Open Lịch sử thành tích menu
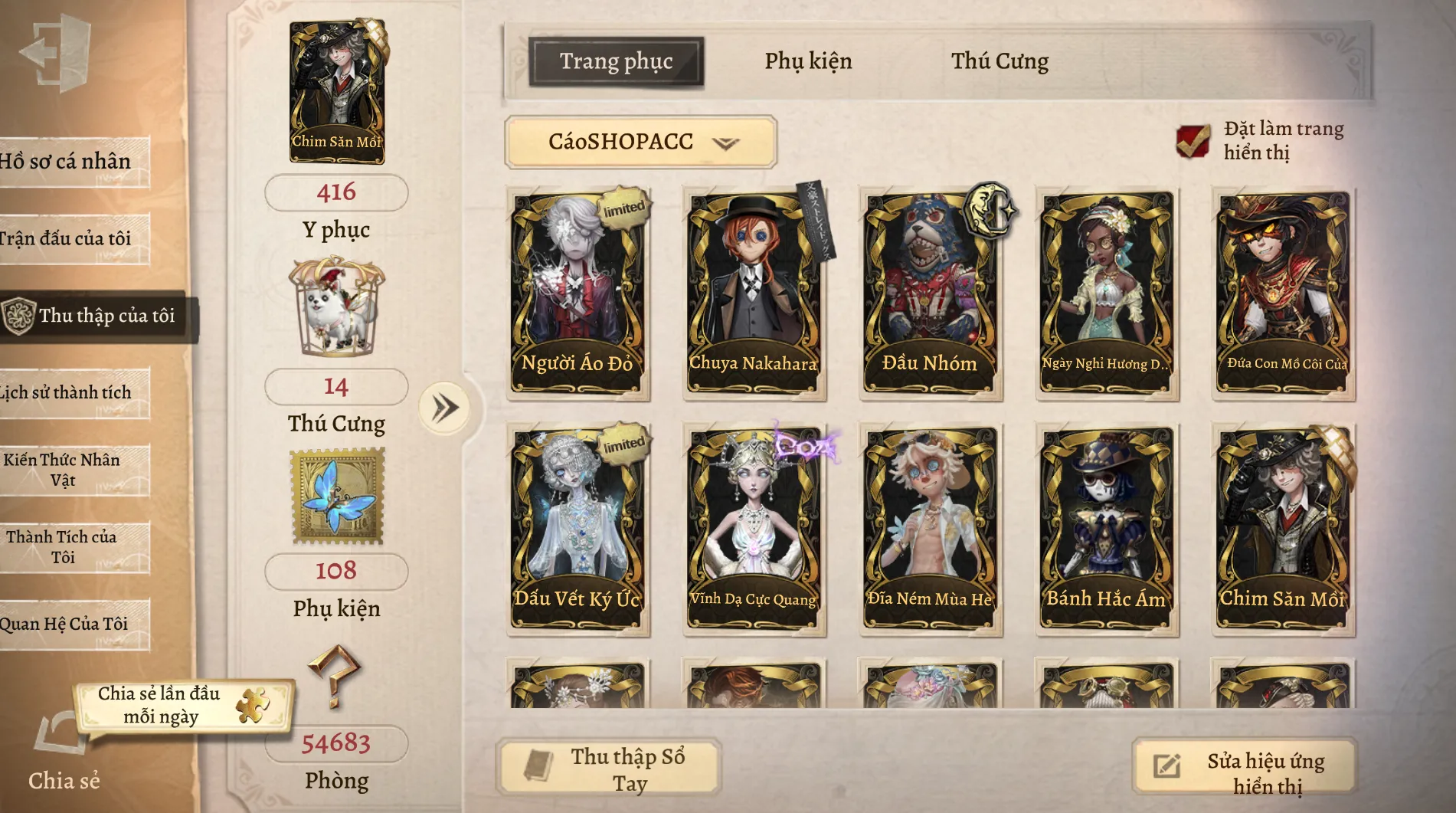 (x=69, y=393)
